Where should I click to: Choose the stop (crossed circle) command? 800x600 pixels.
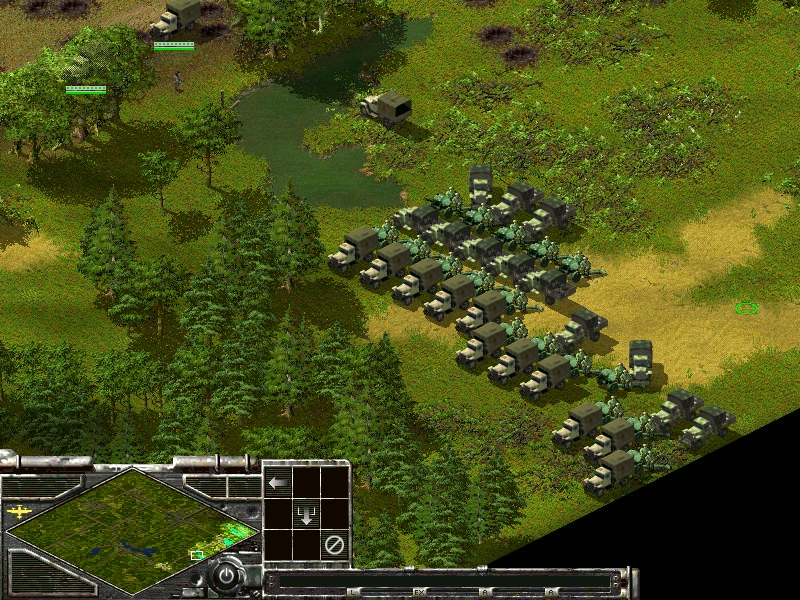[335, 546]
